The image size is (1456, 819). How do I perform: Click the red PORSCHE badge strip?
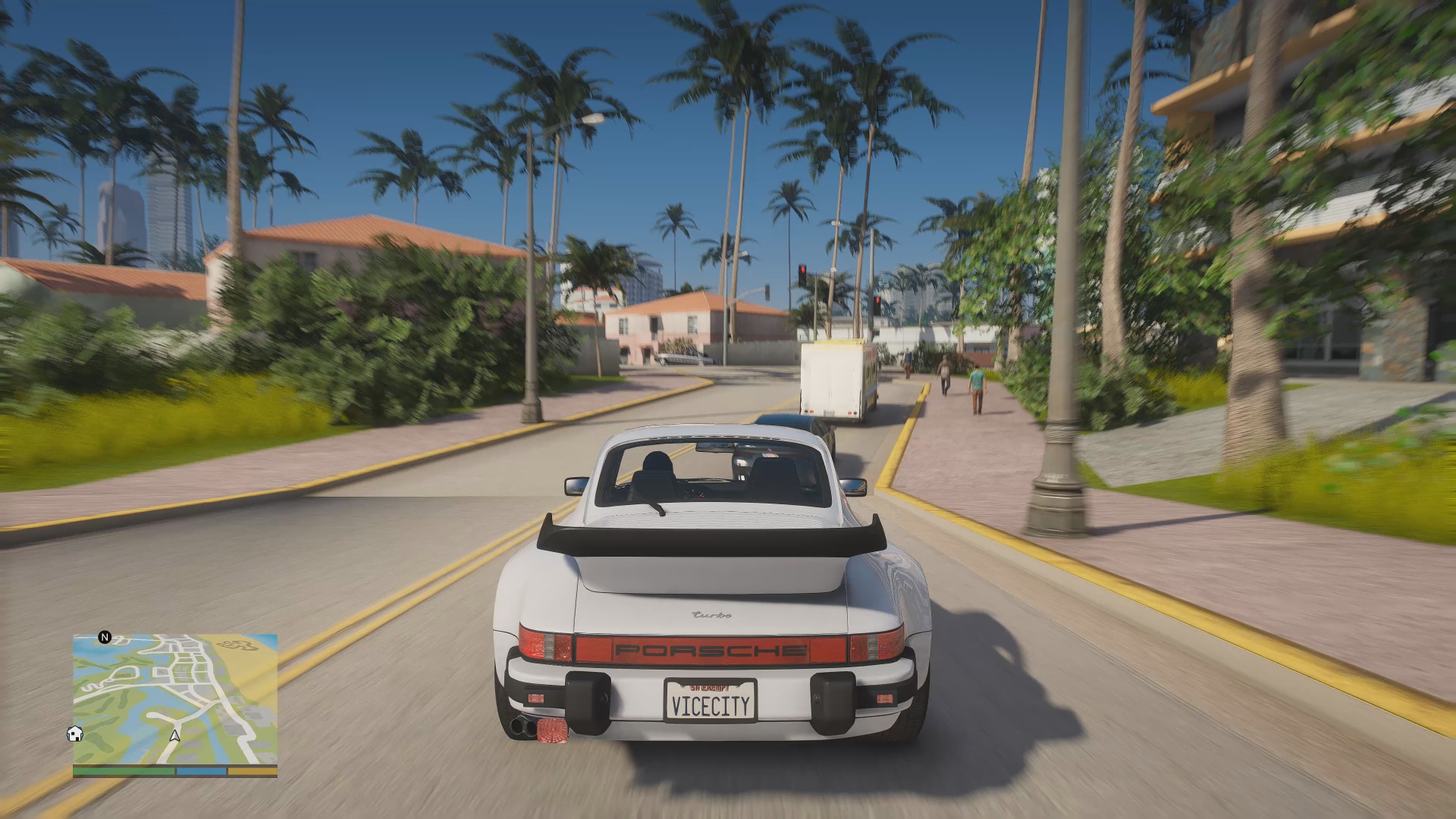point(709,651)
